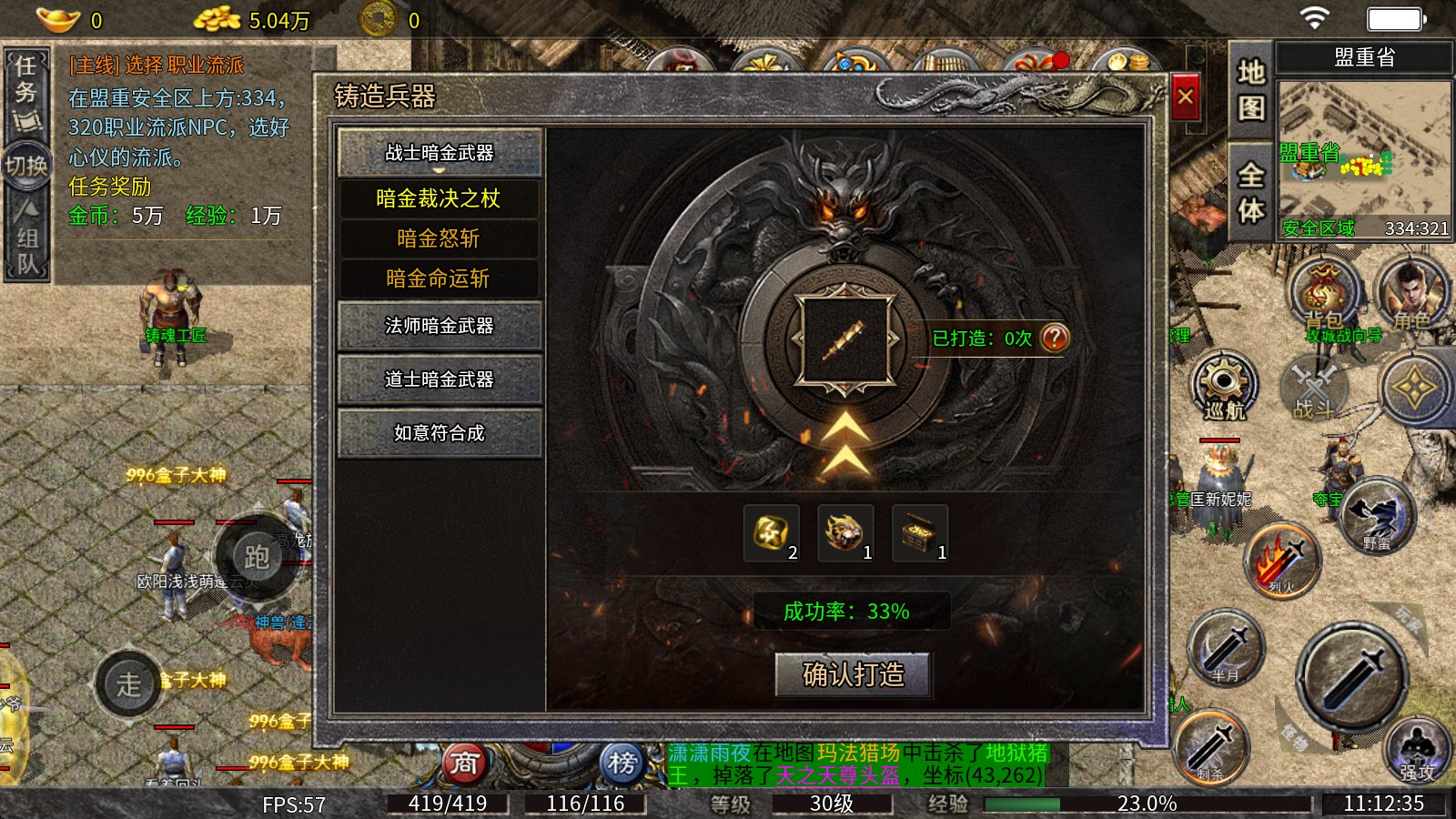Select the treasure chest material slot
The image size is (1456, 819).
click(x=920, y=533)
